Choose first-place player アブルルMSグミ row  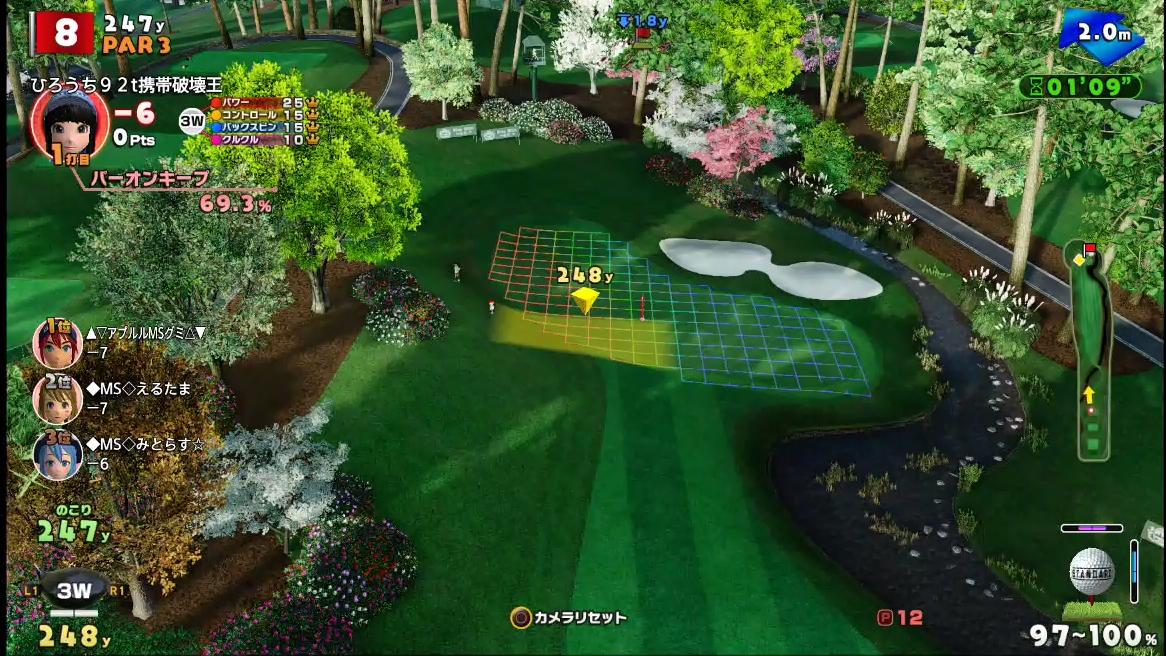pos(120,342)
